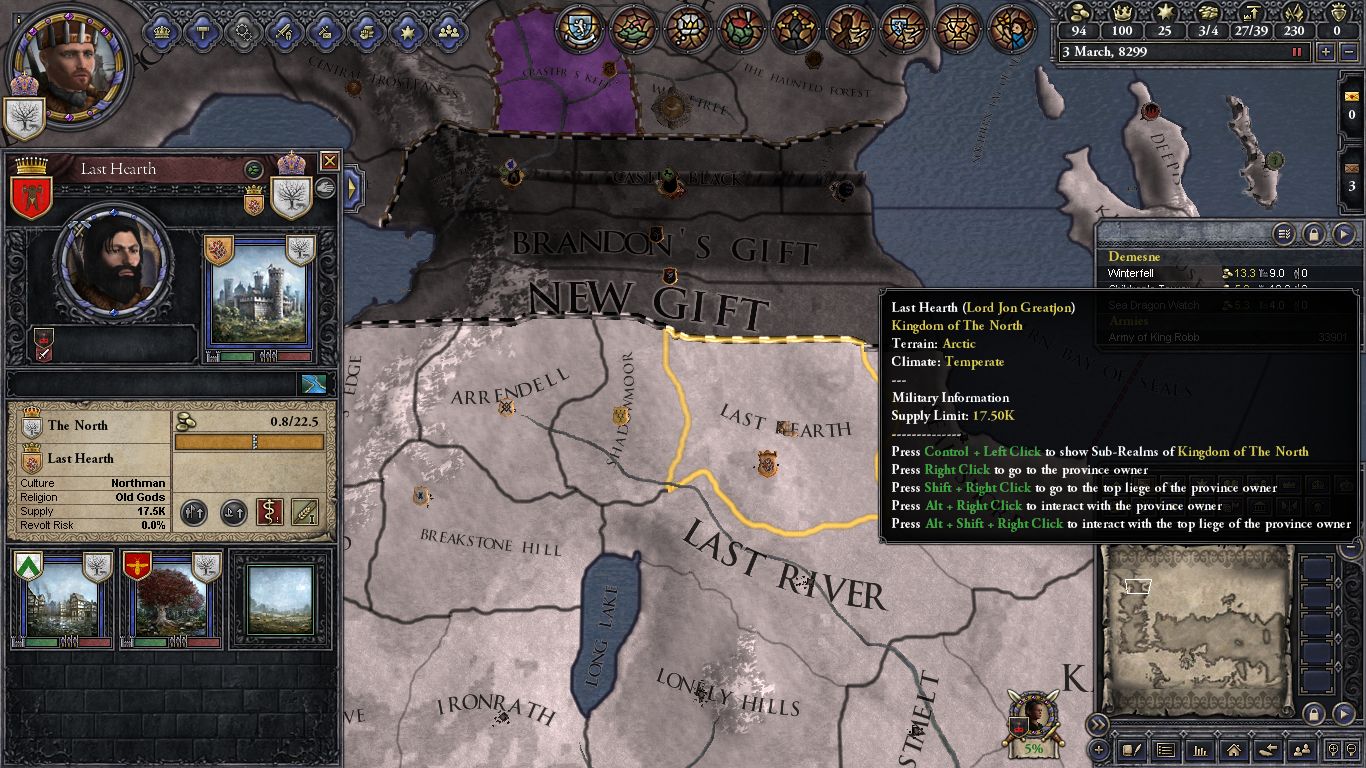Open the ambition target portrait showing 5%
The height and width of the screenshot is (768, 1366).
1034,722
